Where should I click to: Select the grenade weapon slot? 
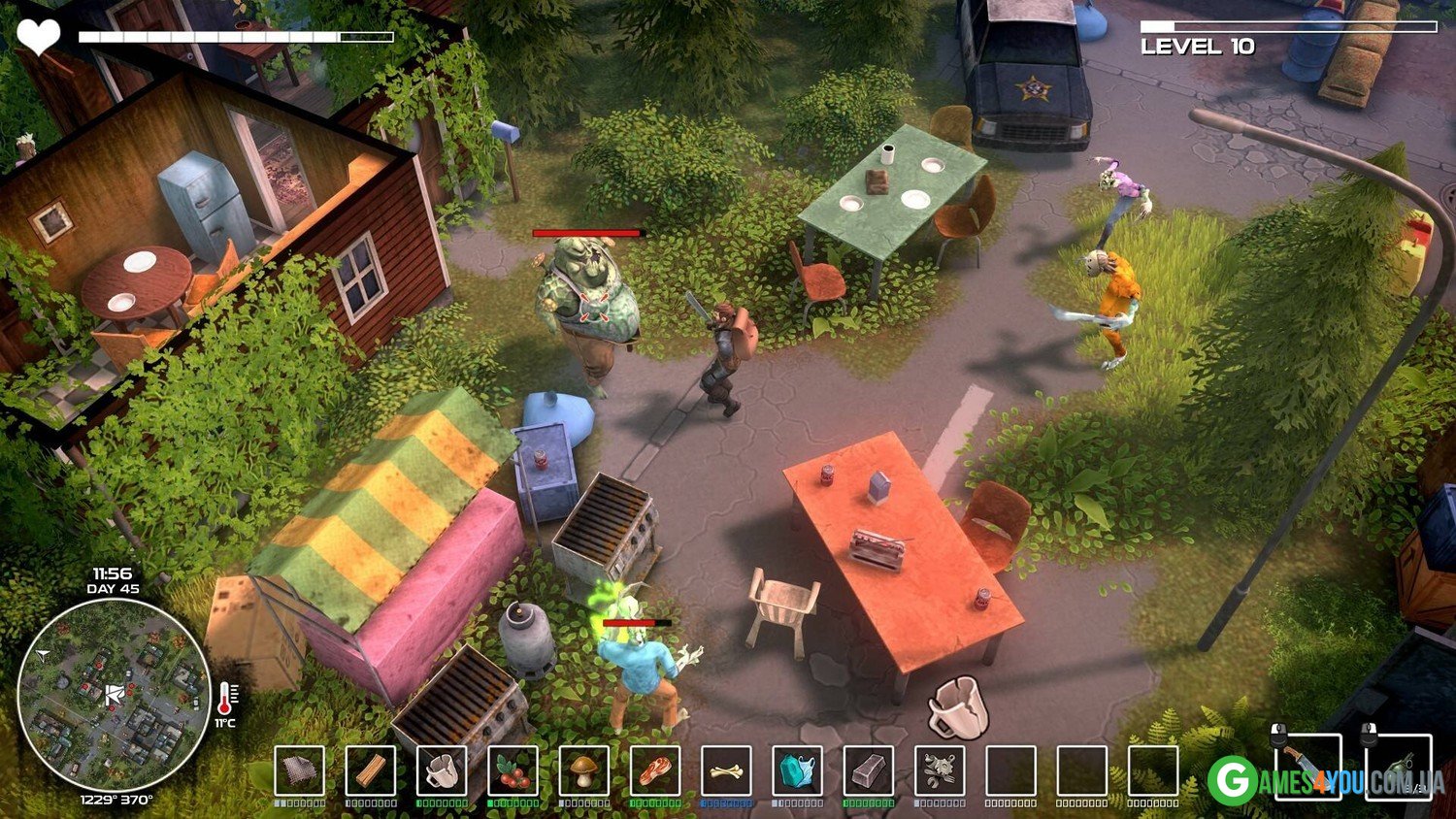(x=1399, y=767)
